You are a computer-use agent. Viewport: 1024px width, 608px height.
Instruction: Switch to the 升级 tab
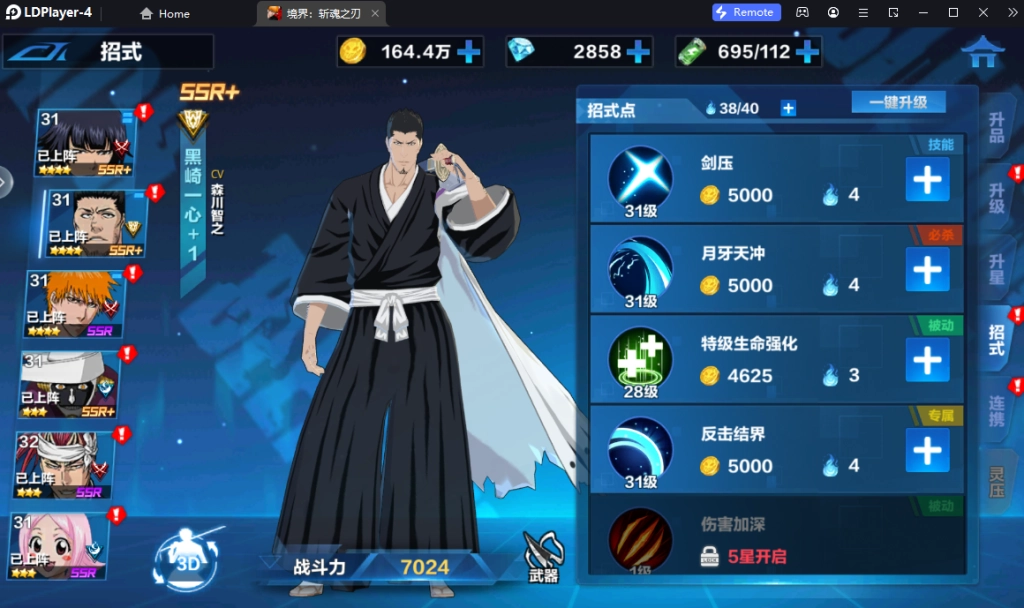[996, 198]
